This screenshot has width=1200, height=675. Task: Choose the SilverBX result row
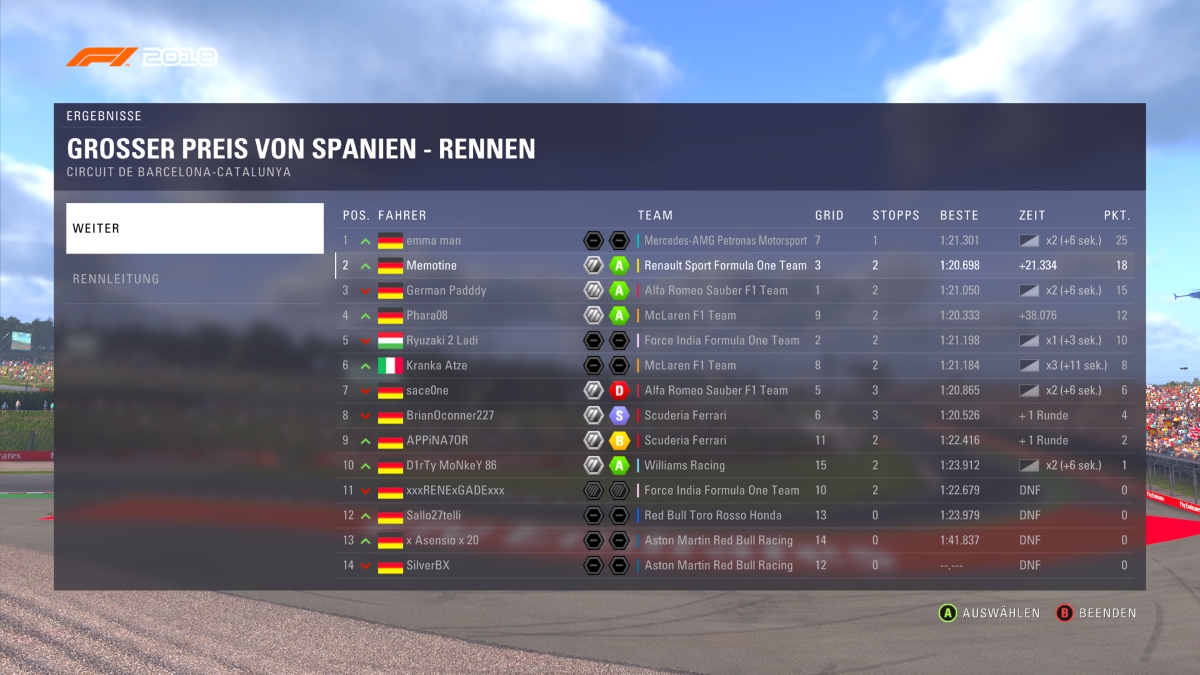[x=735, y=566]
